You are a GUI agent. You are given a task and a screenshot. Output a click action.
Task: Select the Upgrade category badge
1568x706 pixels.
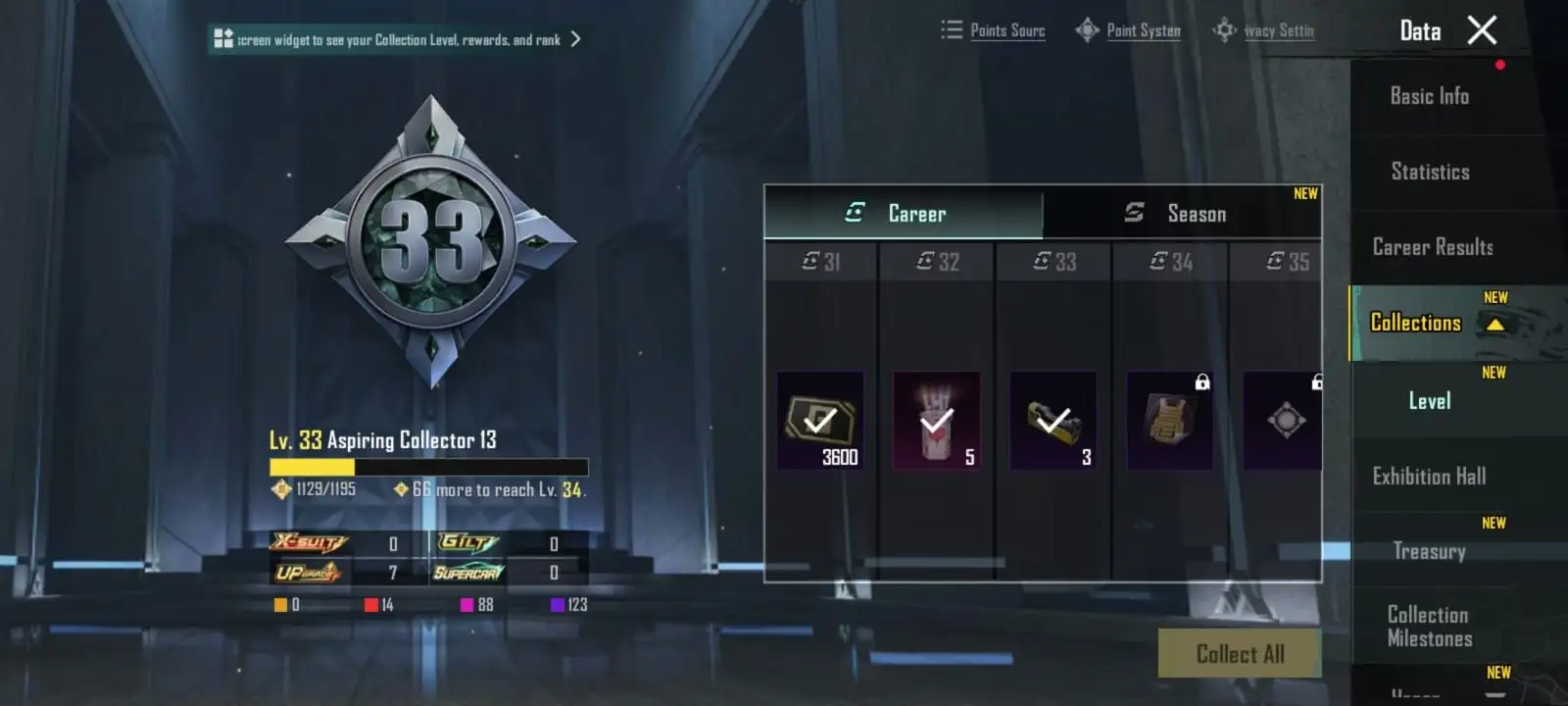(x=310, y=572)
